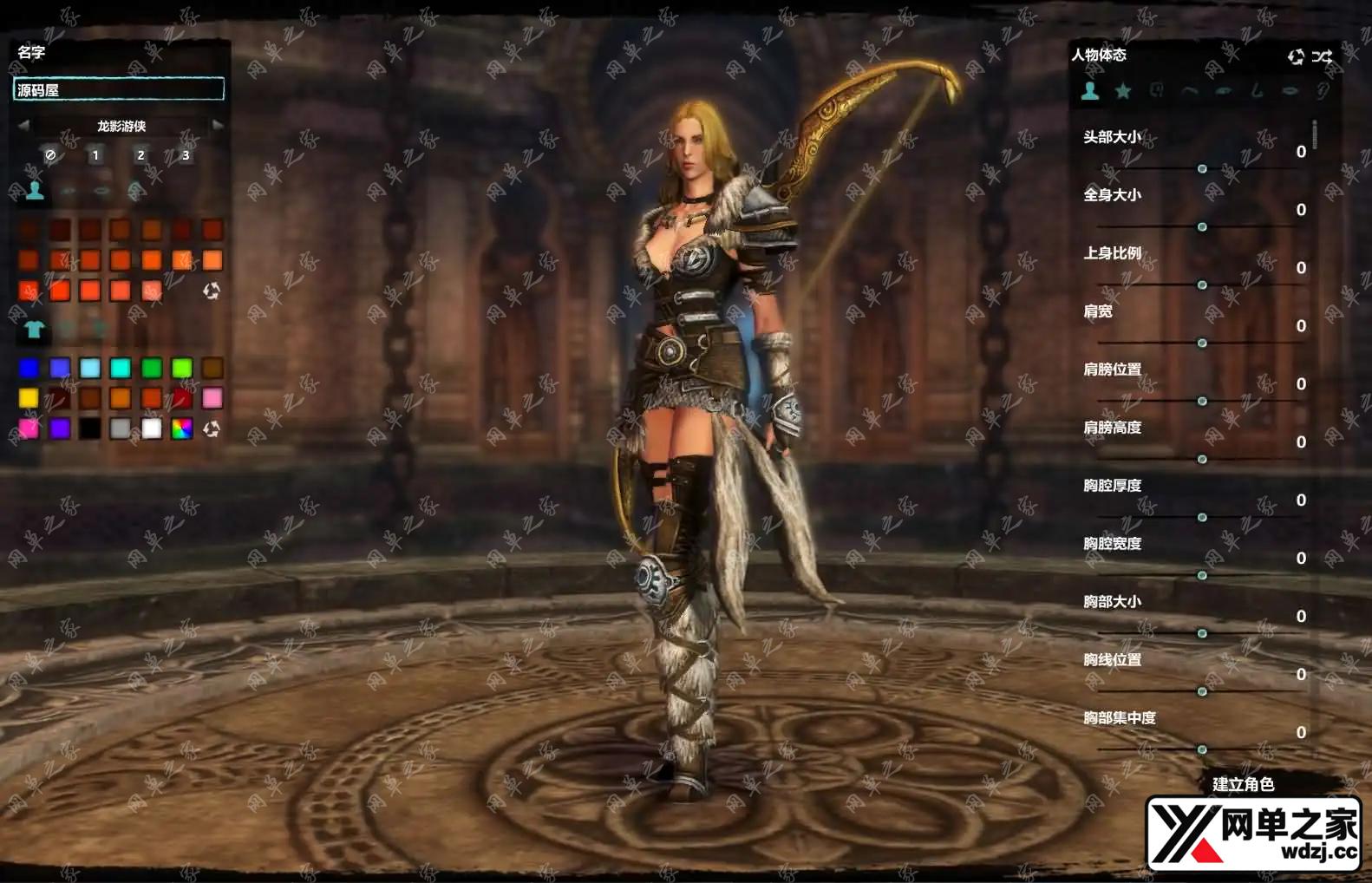Choose the no-preset slashed circle option
Screen dimensions: 1372x883
[50, 155]
